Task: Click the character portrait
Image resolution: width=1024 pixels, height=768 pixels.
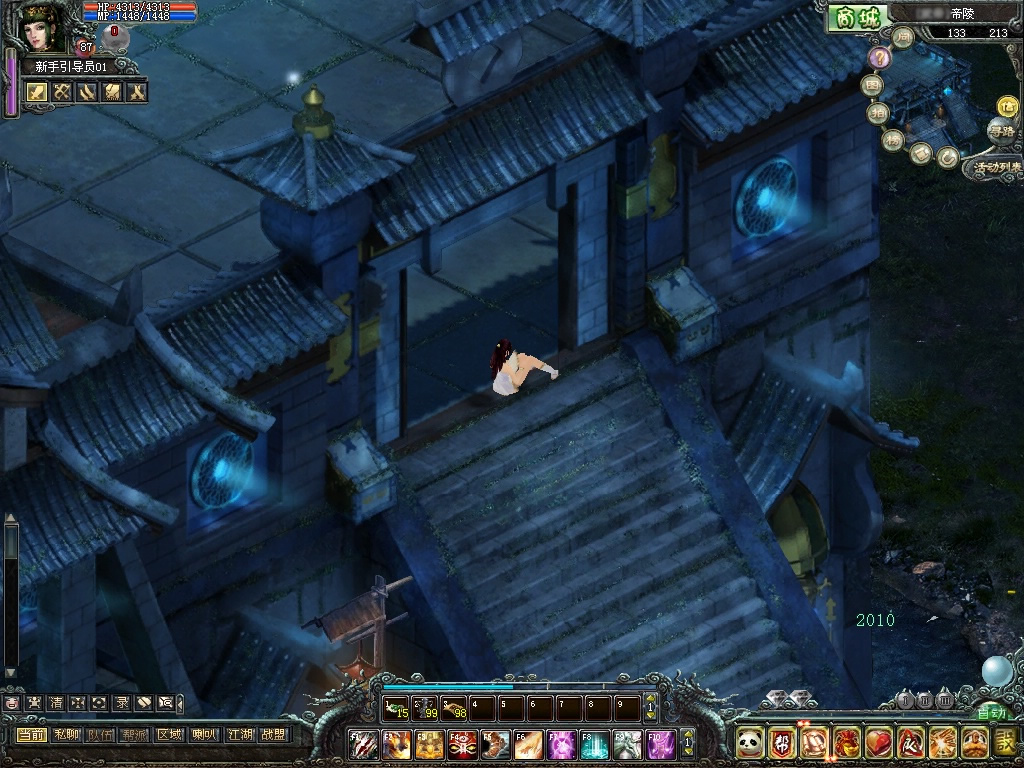Action: pos(43,27)
